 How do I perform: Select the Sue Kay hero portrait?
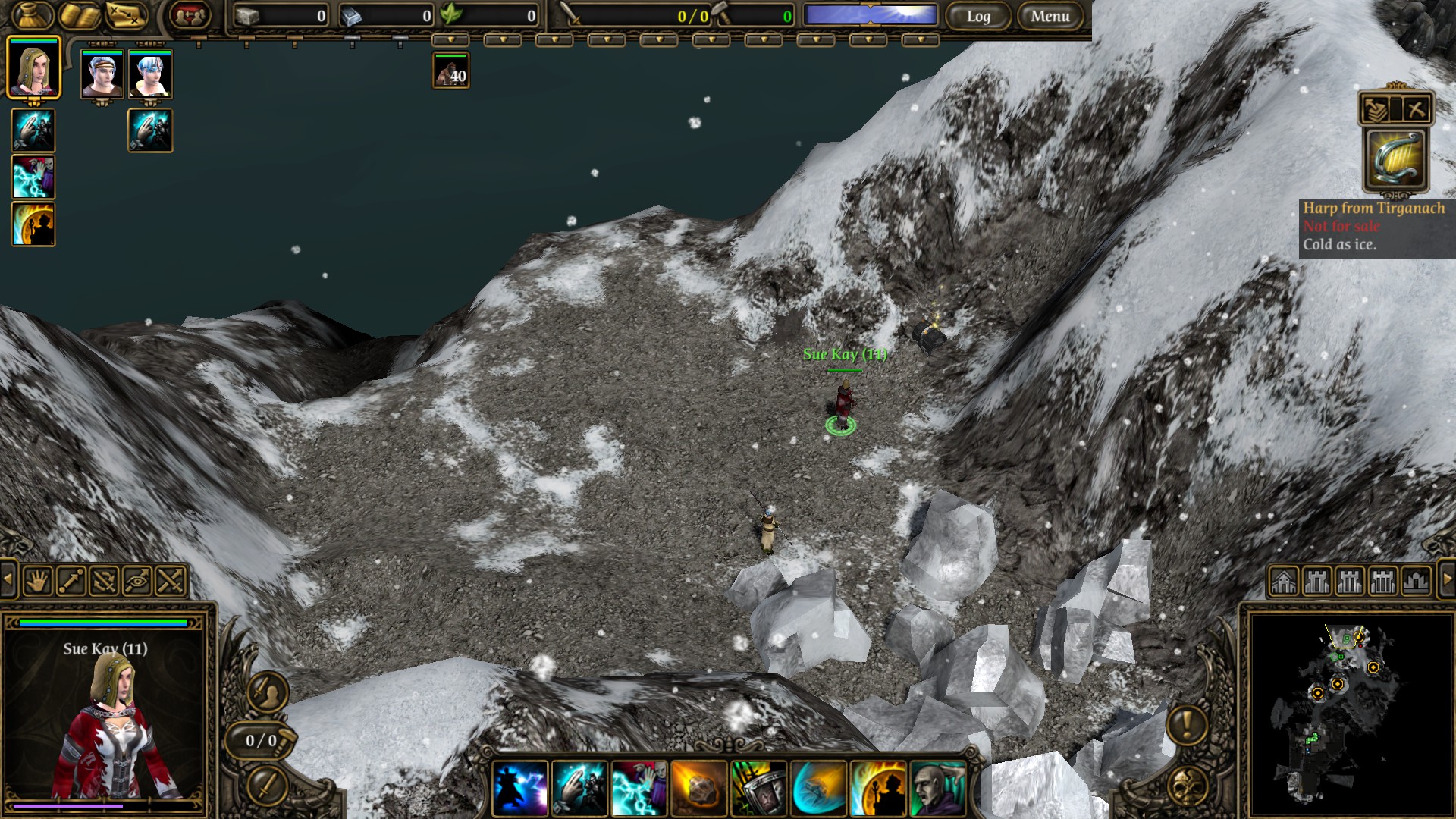(x=33, y=68)
